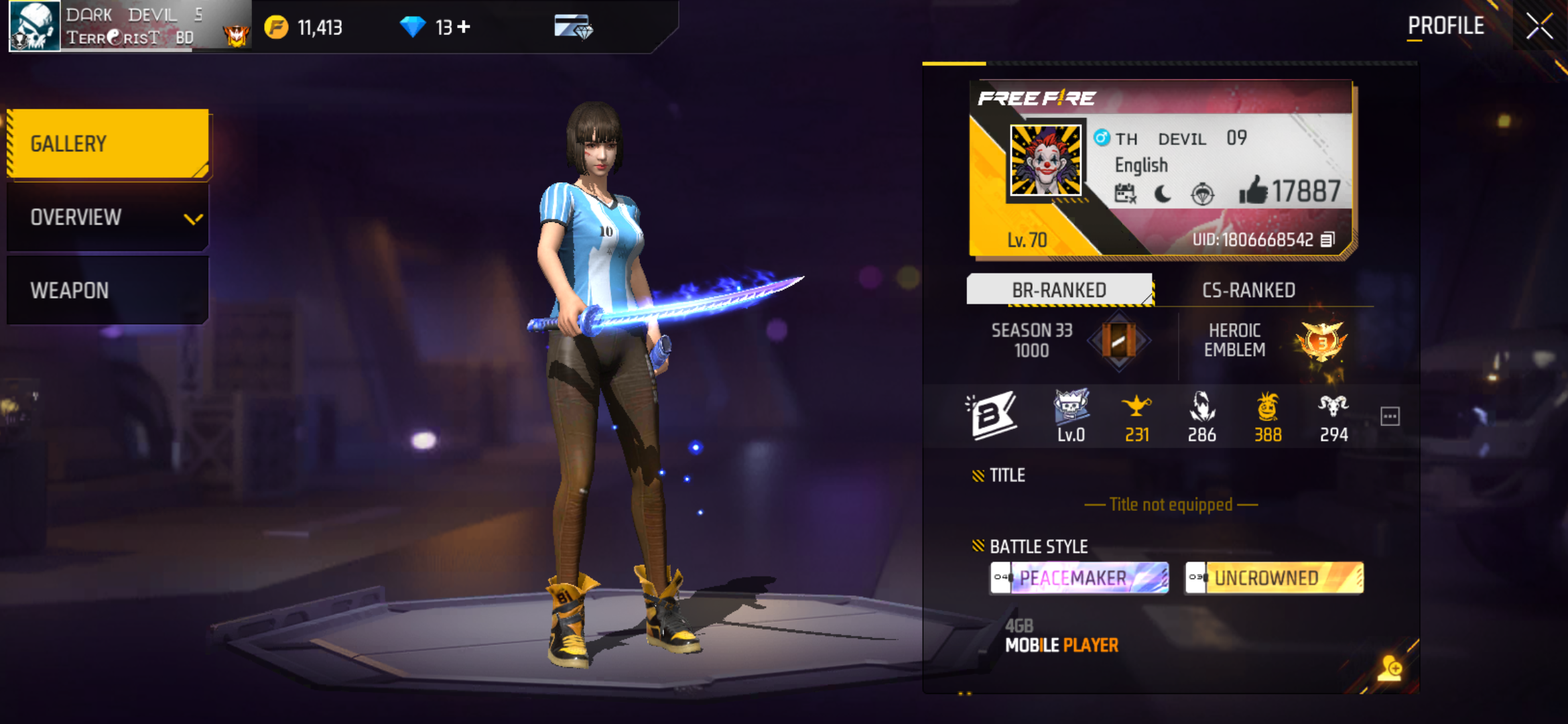This screenshot has width=1568, height=724.
Task: Open the magic lamp badge showing 231
Action: (1136, 416)
